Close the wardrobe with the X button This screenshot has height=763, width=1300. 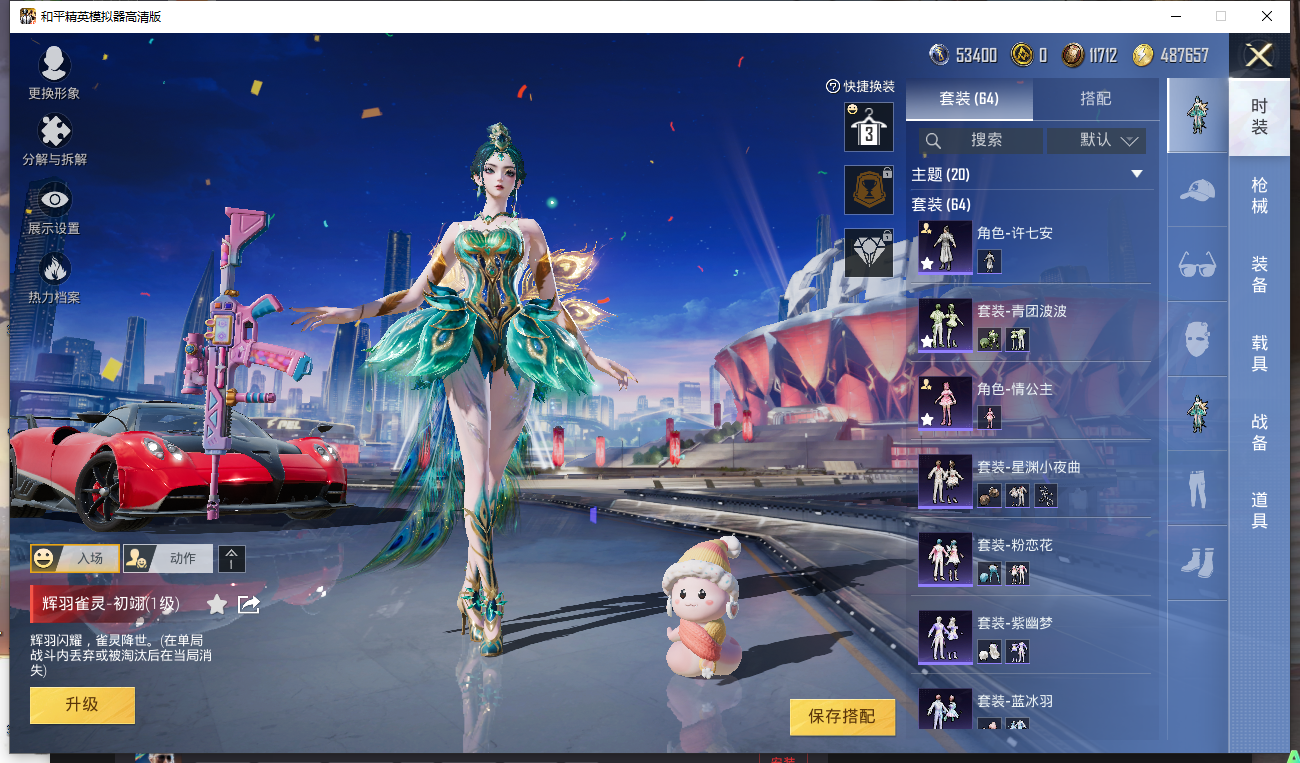(x=1259, y=55)
